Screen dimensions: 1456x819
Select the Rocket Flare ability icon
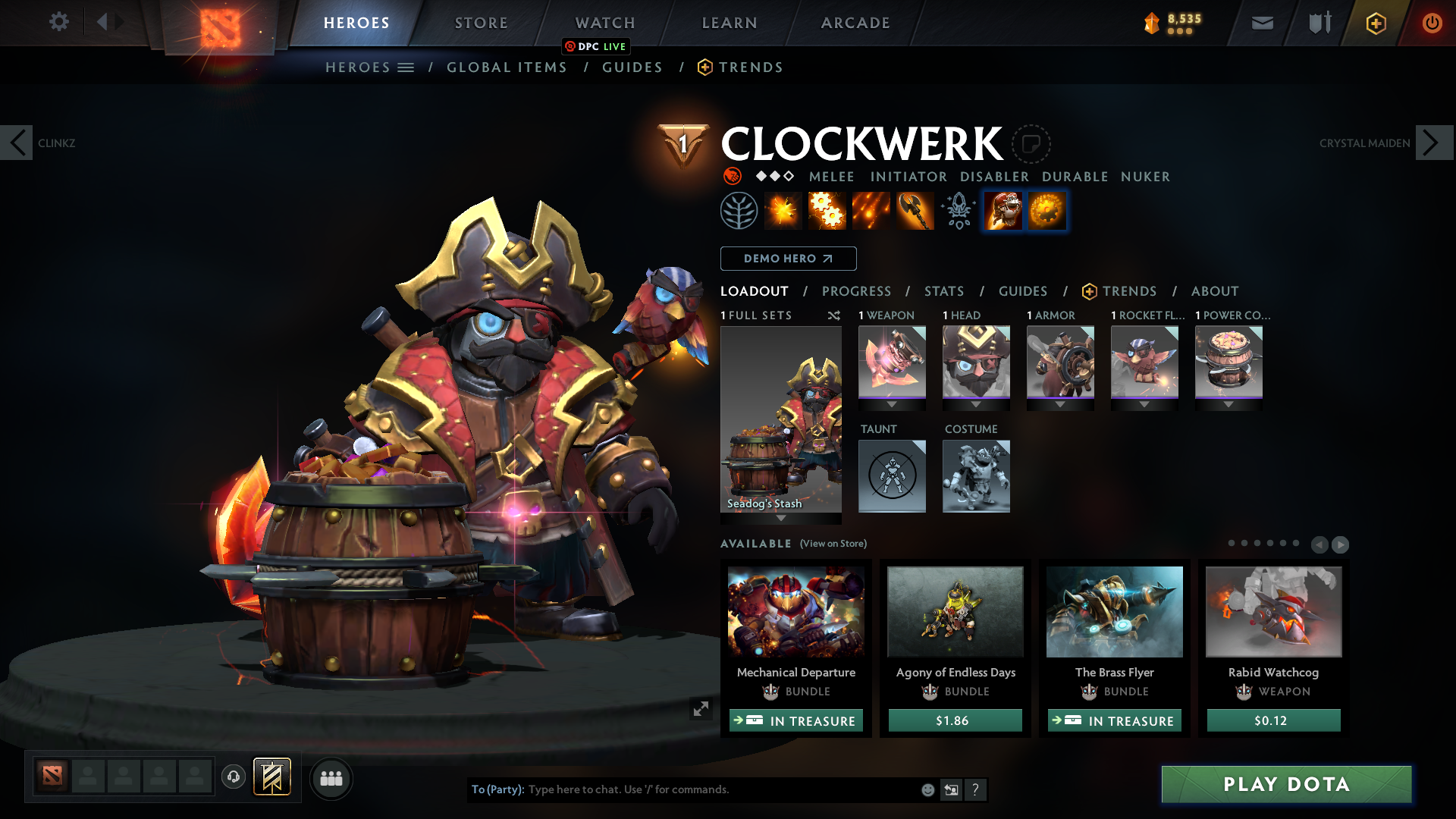[871, 210]
